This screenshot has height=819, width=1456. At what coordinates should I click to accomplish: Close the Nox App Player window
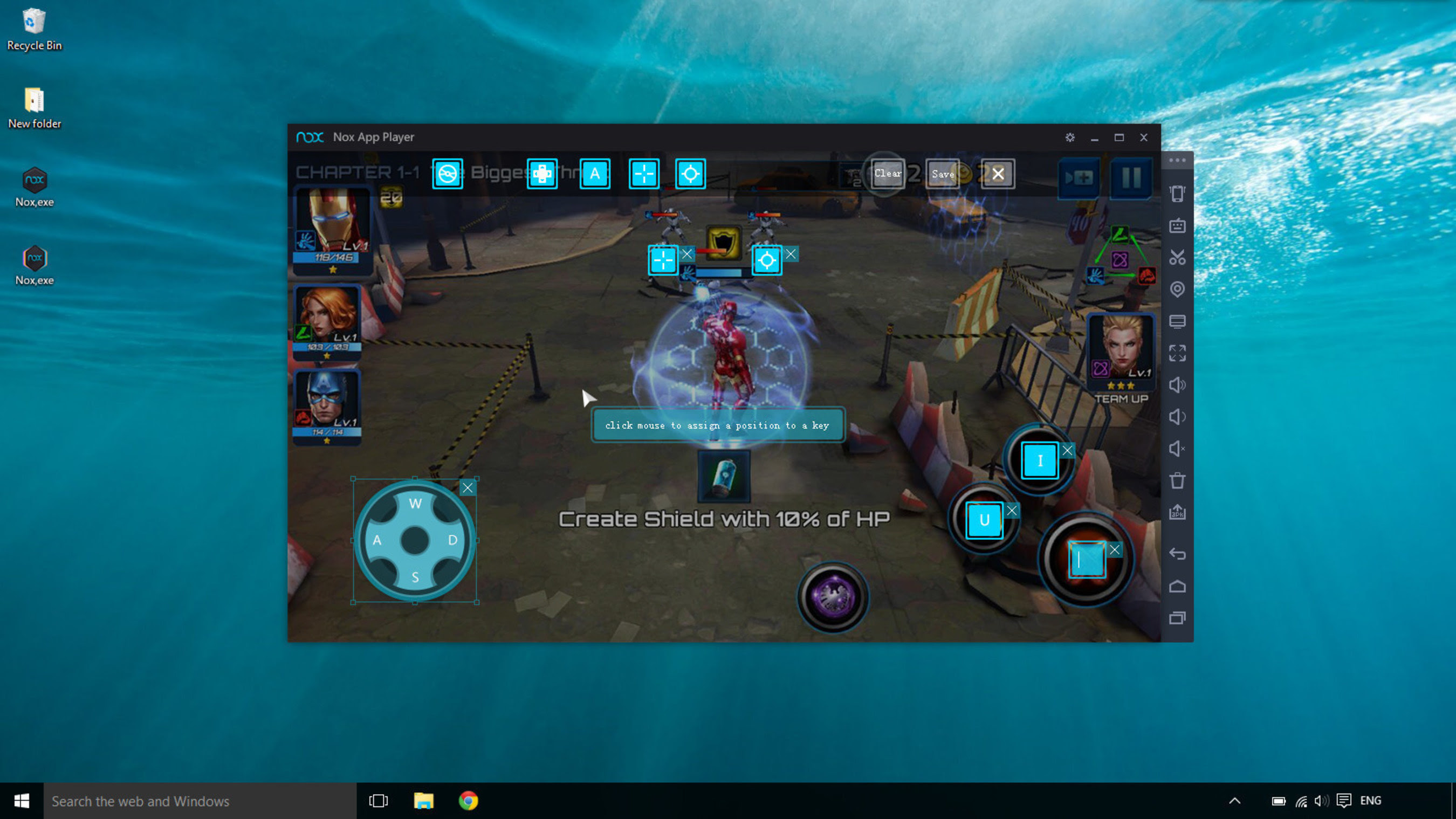1143,137
